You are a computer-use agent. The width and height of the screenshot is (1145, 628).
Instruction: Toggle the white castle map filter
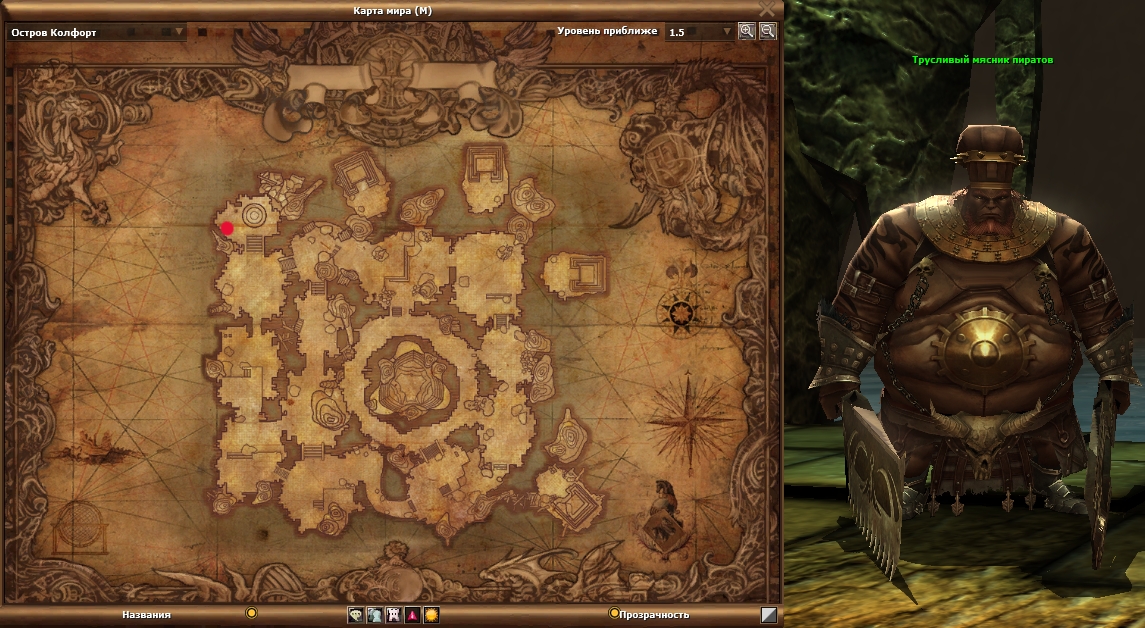point(393,615)
